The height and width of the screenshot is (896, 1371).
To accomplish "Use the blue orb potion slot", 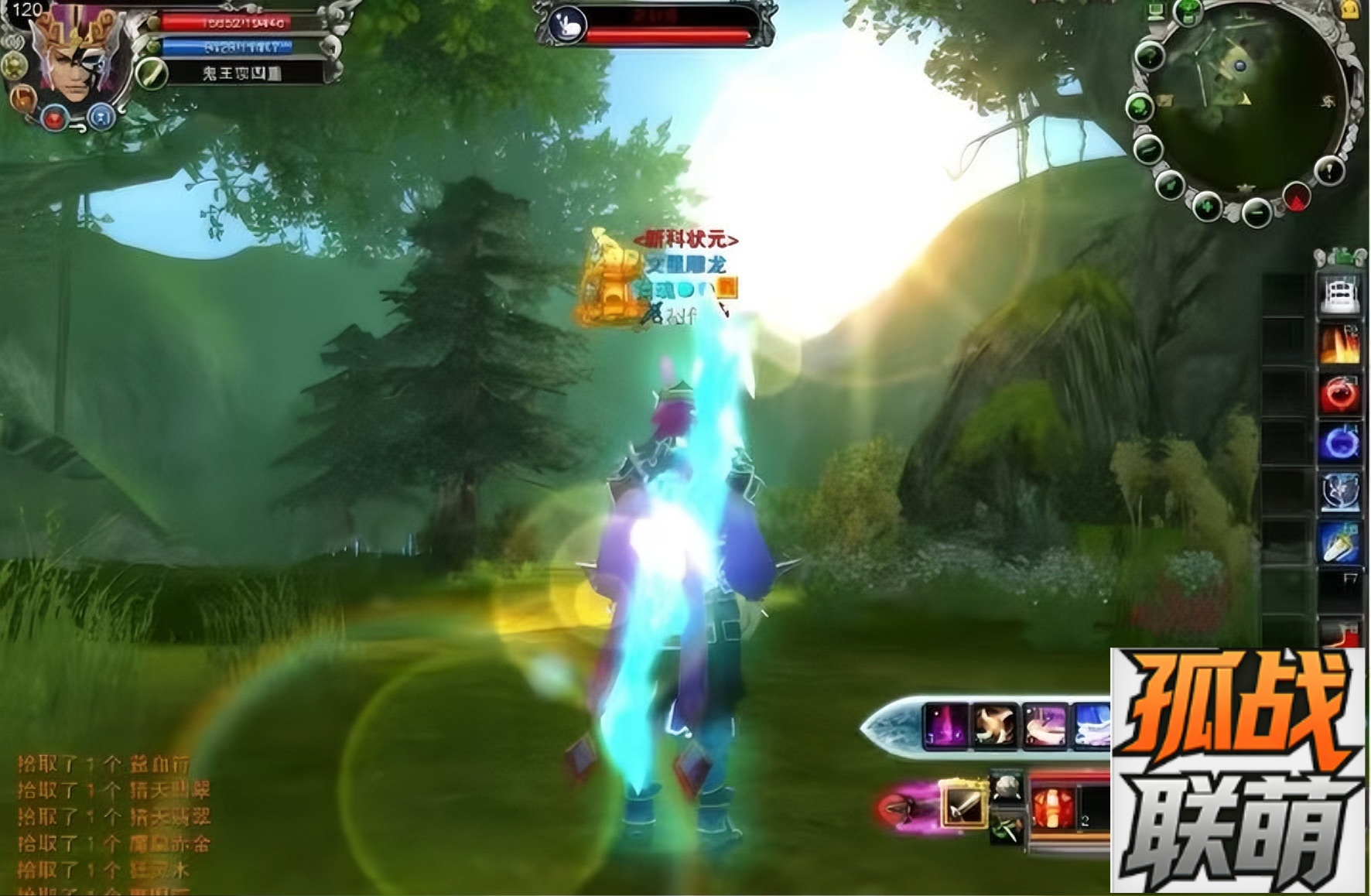I will [1340, 443].
